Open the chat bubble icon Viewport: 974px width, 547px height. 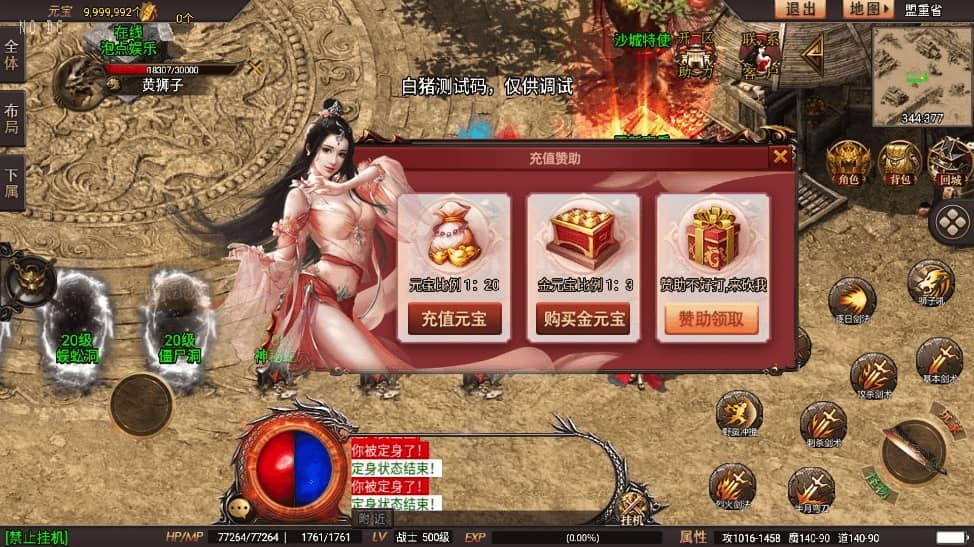pos(240,509)
